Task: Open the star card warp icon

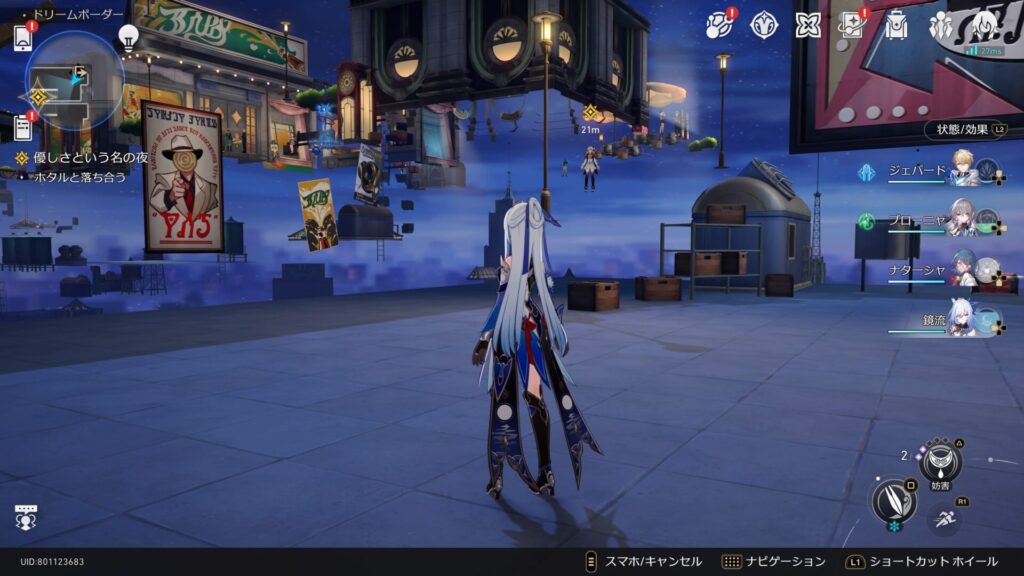Action: [x=852, y=25]
